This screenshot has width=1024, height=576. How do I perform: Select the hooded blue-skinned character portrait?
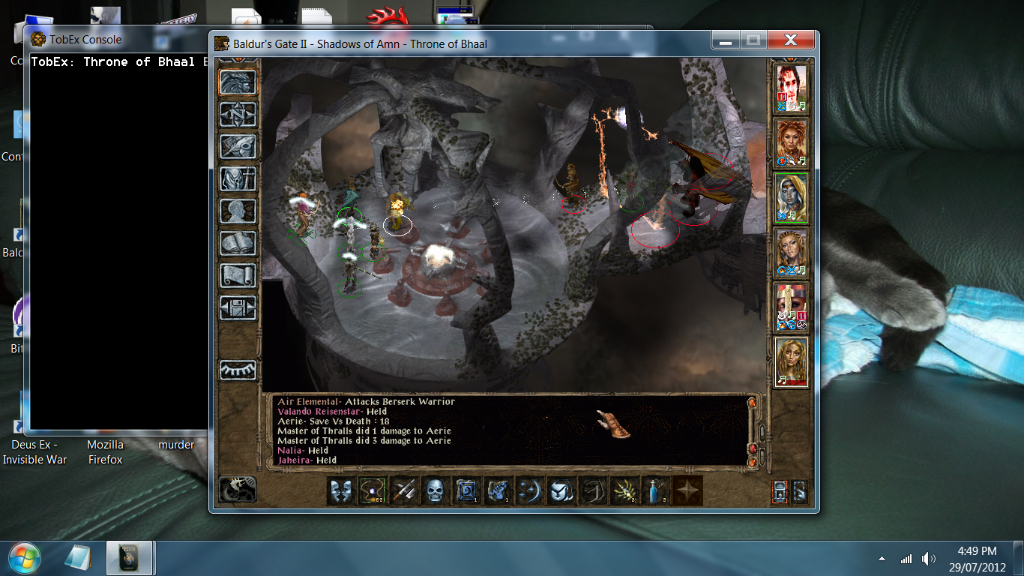pos(791,198)
